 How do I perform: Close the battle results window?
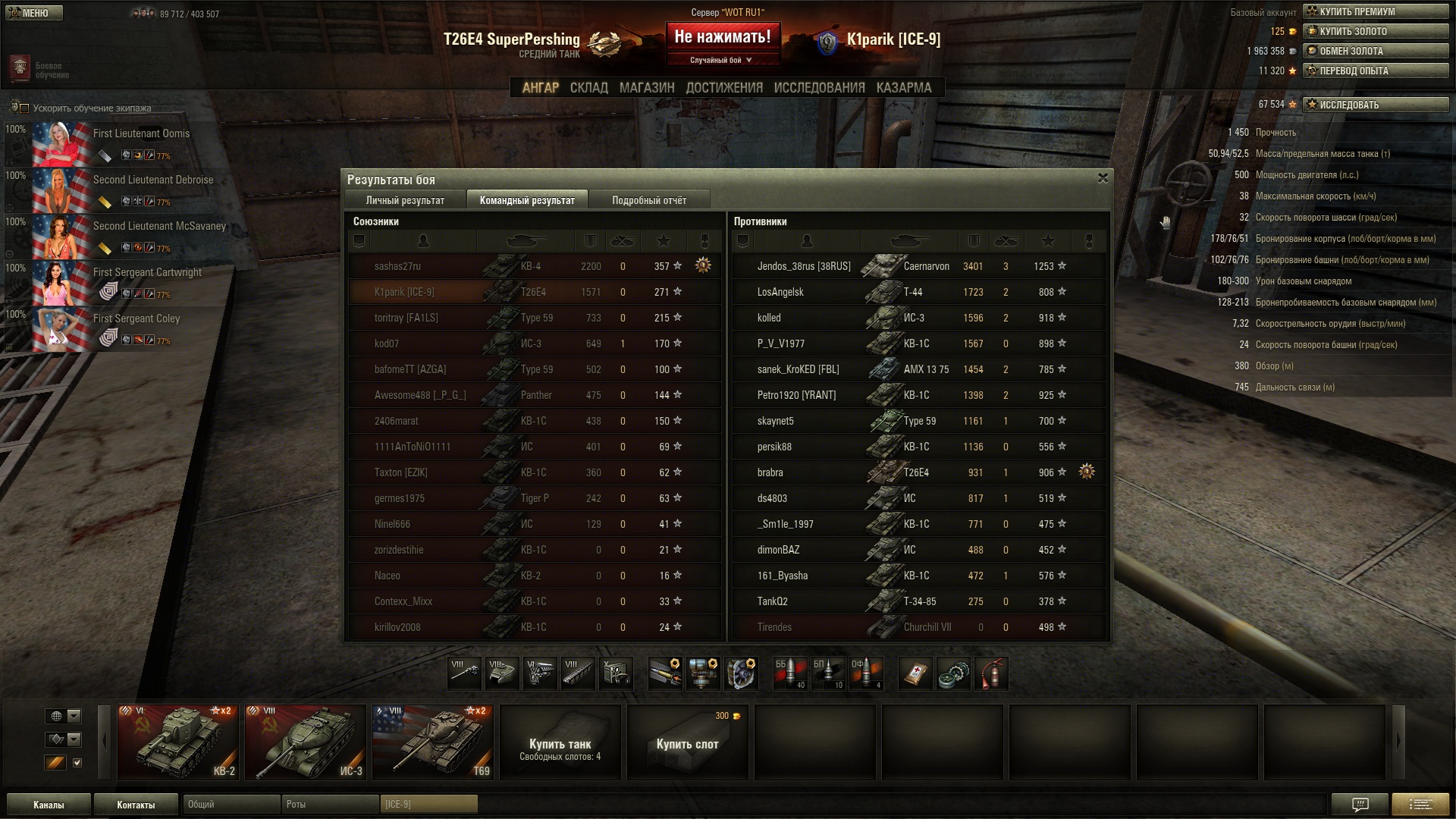[x=1103, y=178]
